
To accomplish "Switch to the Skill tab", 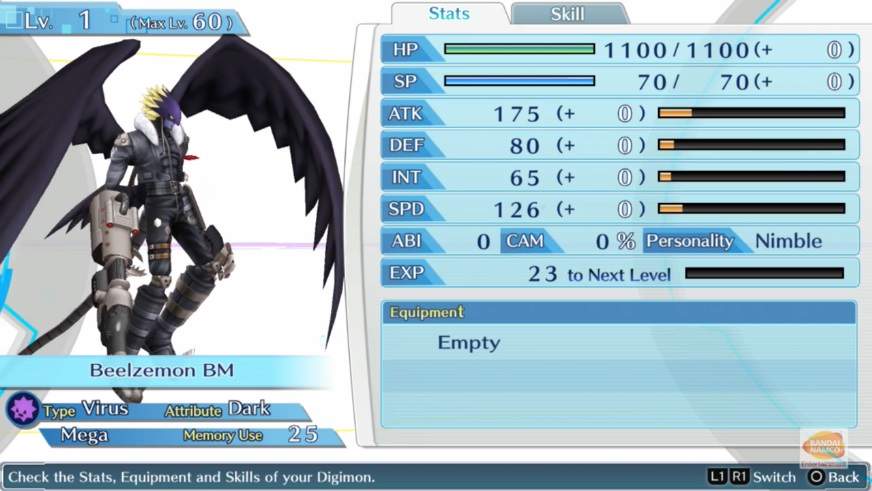I will pos(568,14).
